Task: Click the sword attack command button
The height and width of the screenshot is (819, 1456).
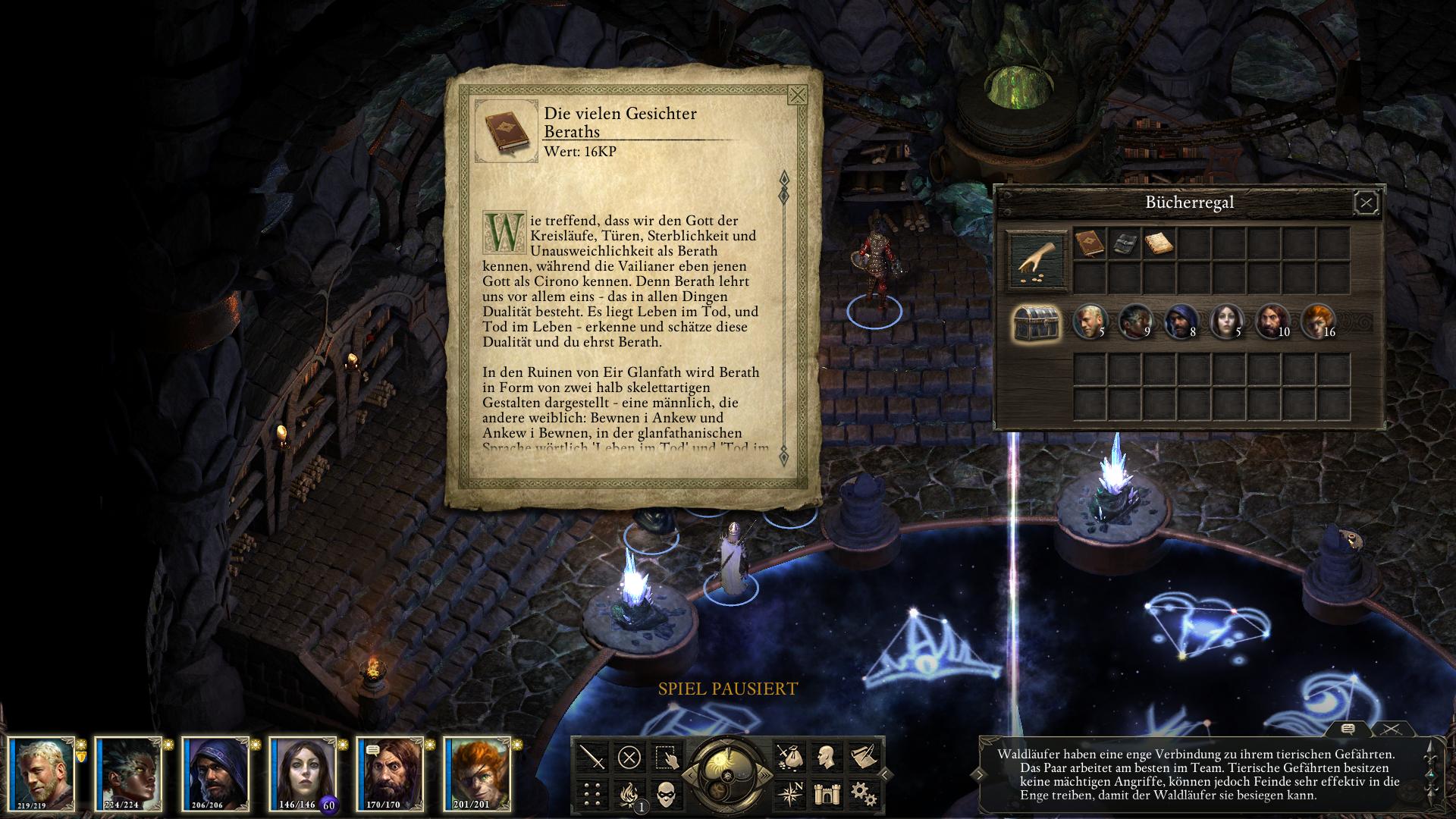Action: click(593, 757)
